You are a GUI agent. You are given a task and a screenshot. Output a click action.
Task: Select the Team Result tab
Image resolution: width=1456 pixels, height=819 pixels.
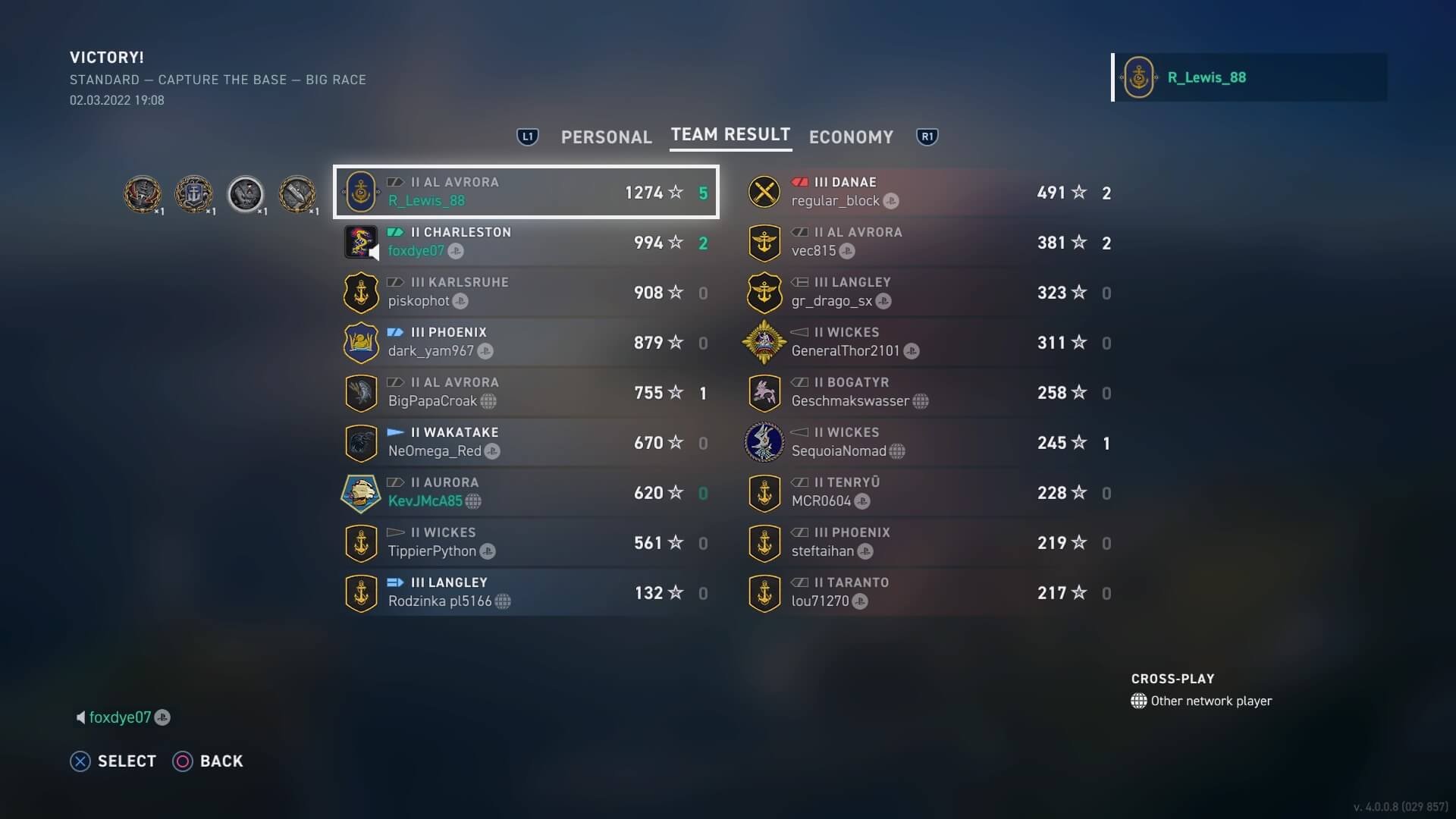tap(730, 135)
